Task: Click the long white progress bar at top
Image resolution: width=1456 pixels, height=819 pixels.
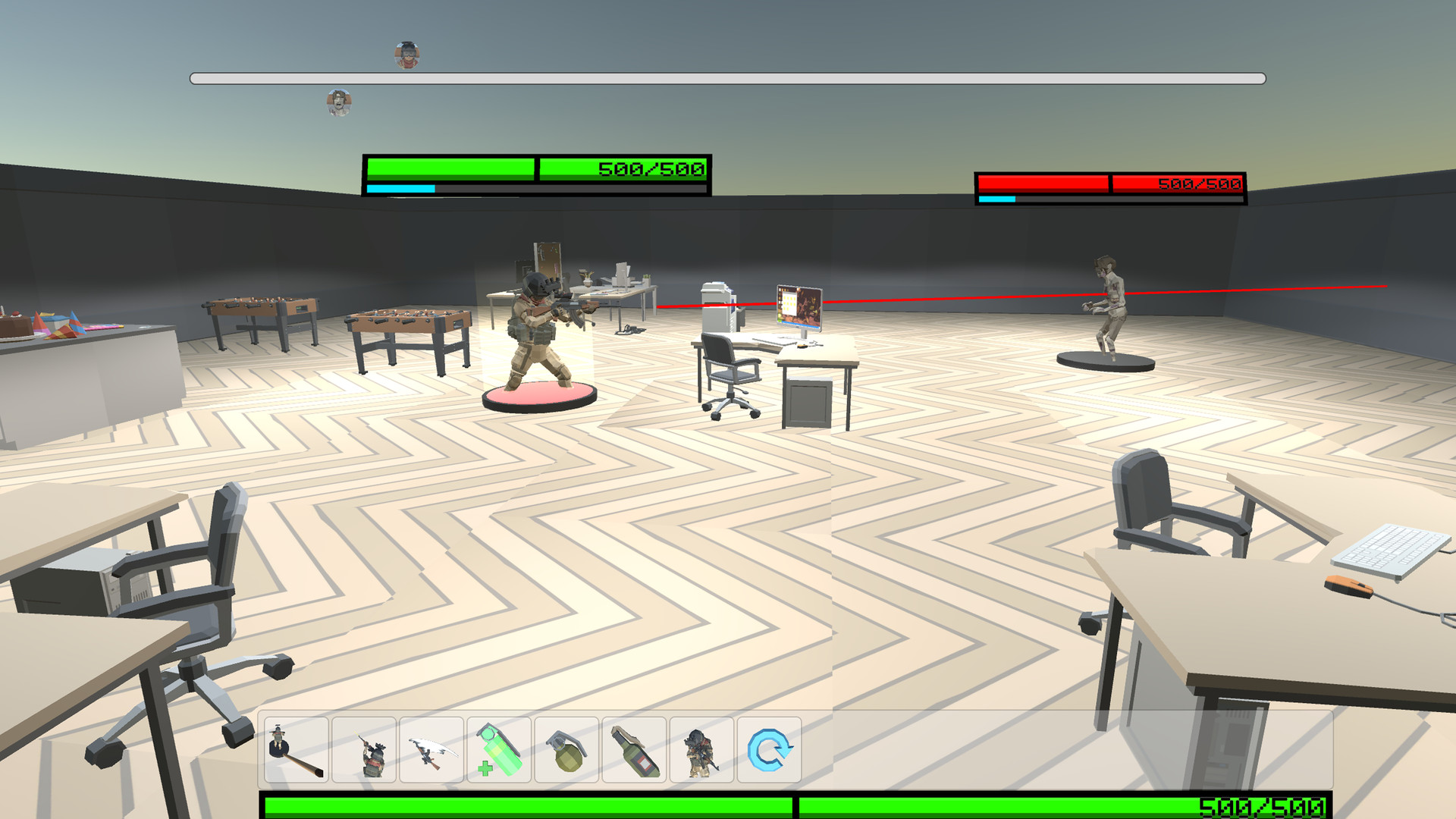Action: [x=728, y=77]
